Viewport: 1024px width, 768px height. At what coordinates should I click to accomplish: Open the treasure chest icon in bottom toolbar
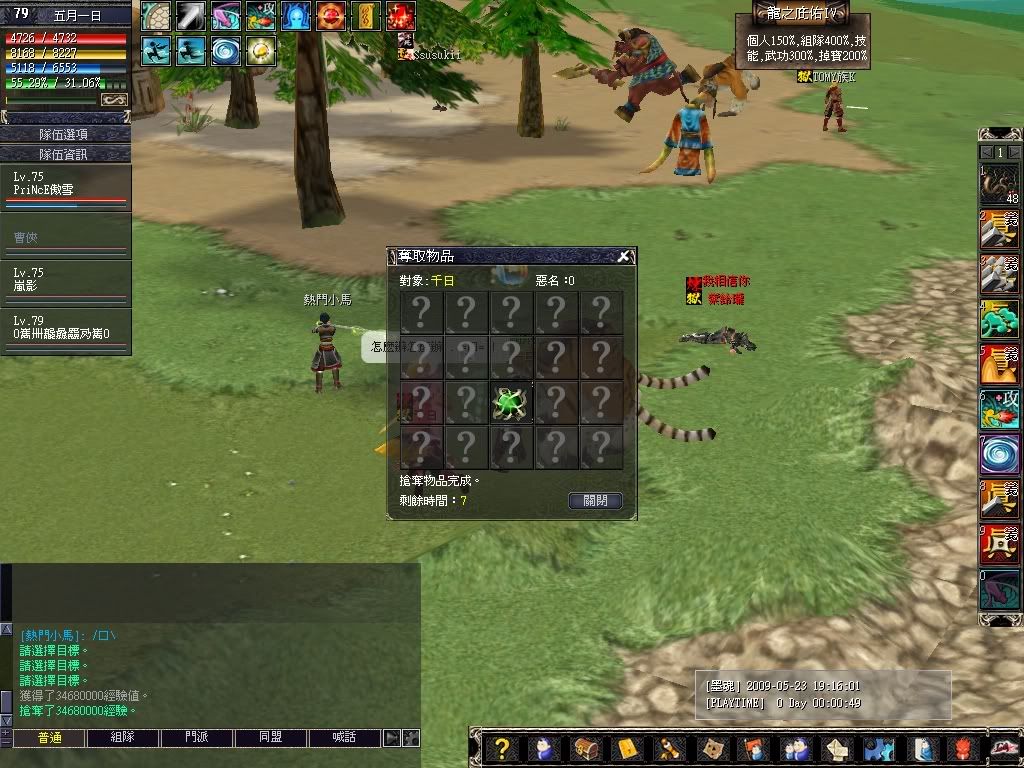click(582, 749)
